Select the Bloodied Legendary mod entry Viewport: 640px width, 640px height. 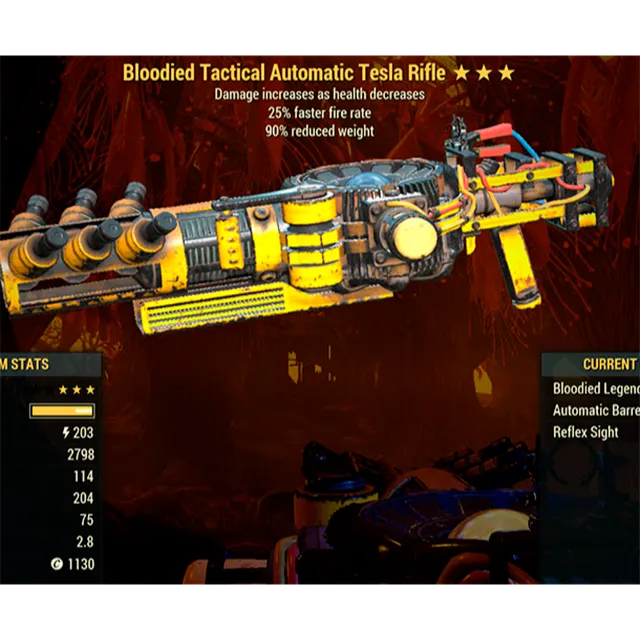click(595, 388)
